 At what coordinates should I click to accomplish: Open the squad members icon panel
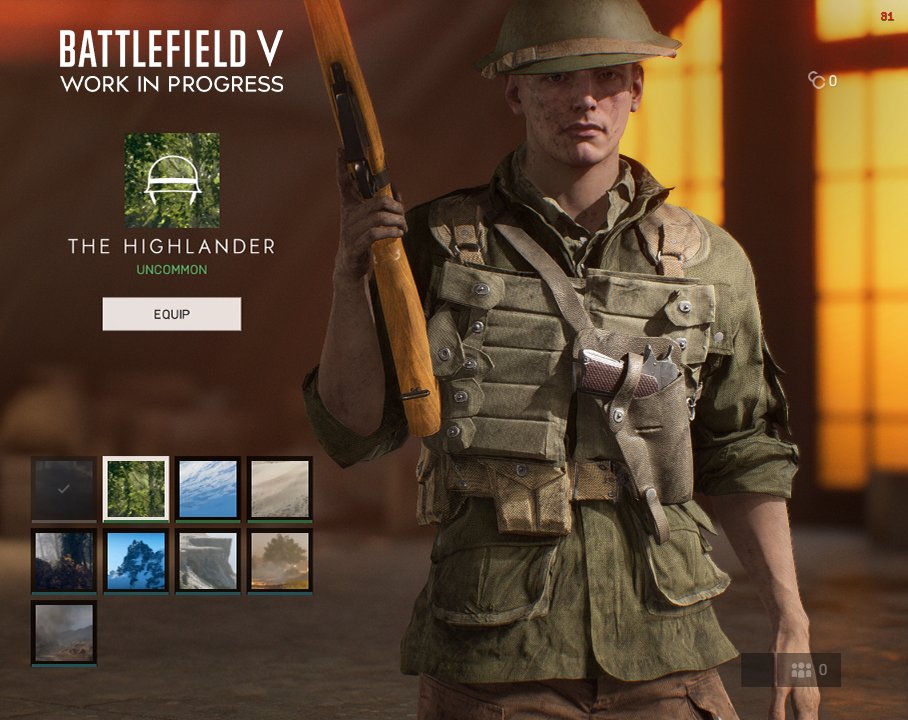click(802, 670)
